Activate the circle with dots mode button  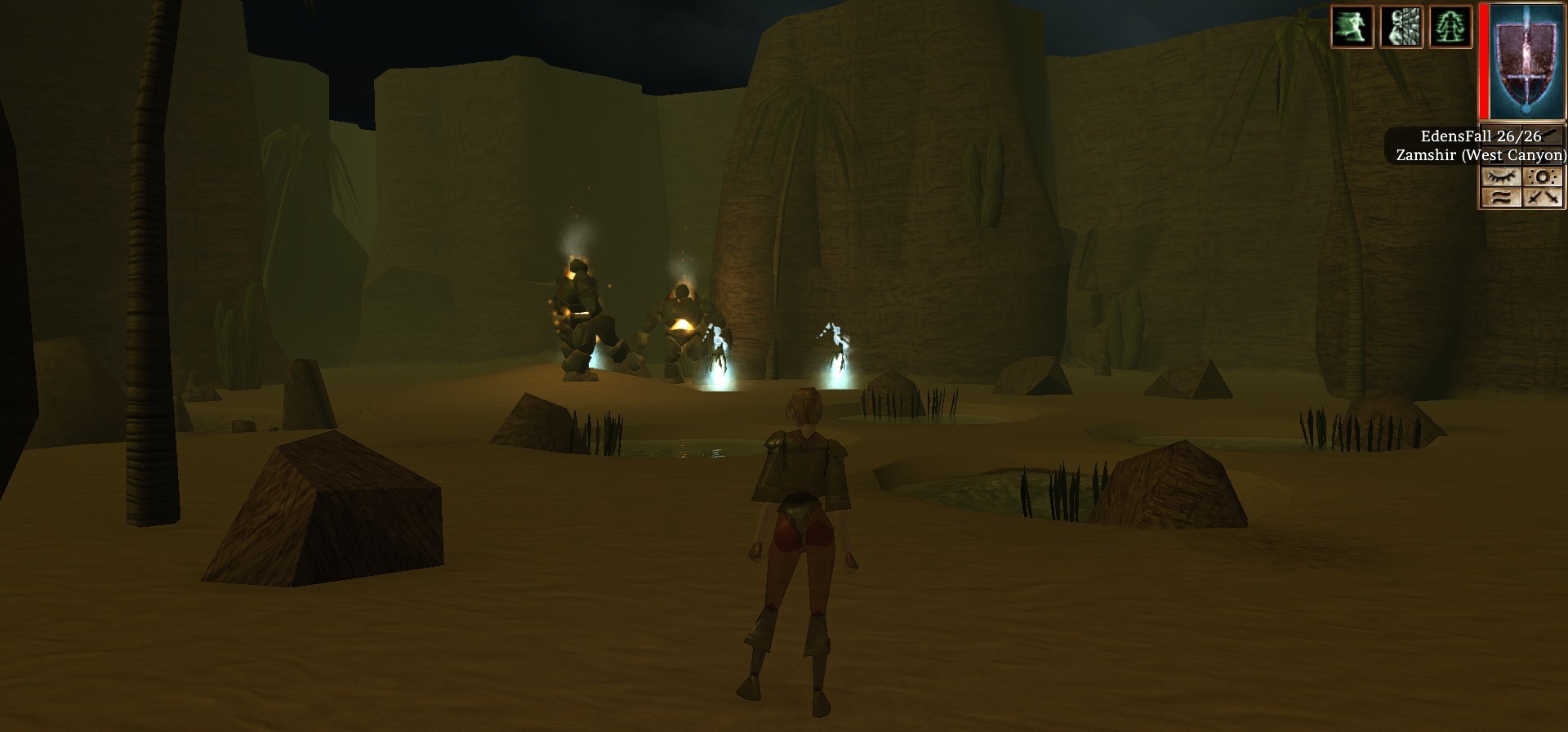pos(1543,176)
